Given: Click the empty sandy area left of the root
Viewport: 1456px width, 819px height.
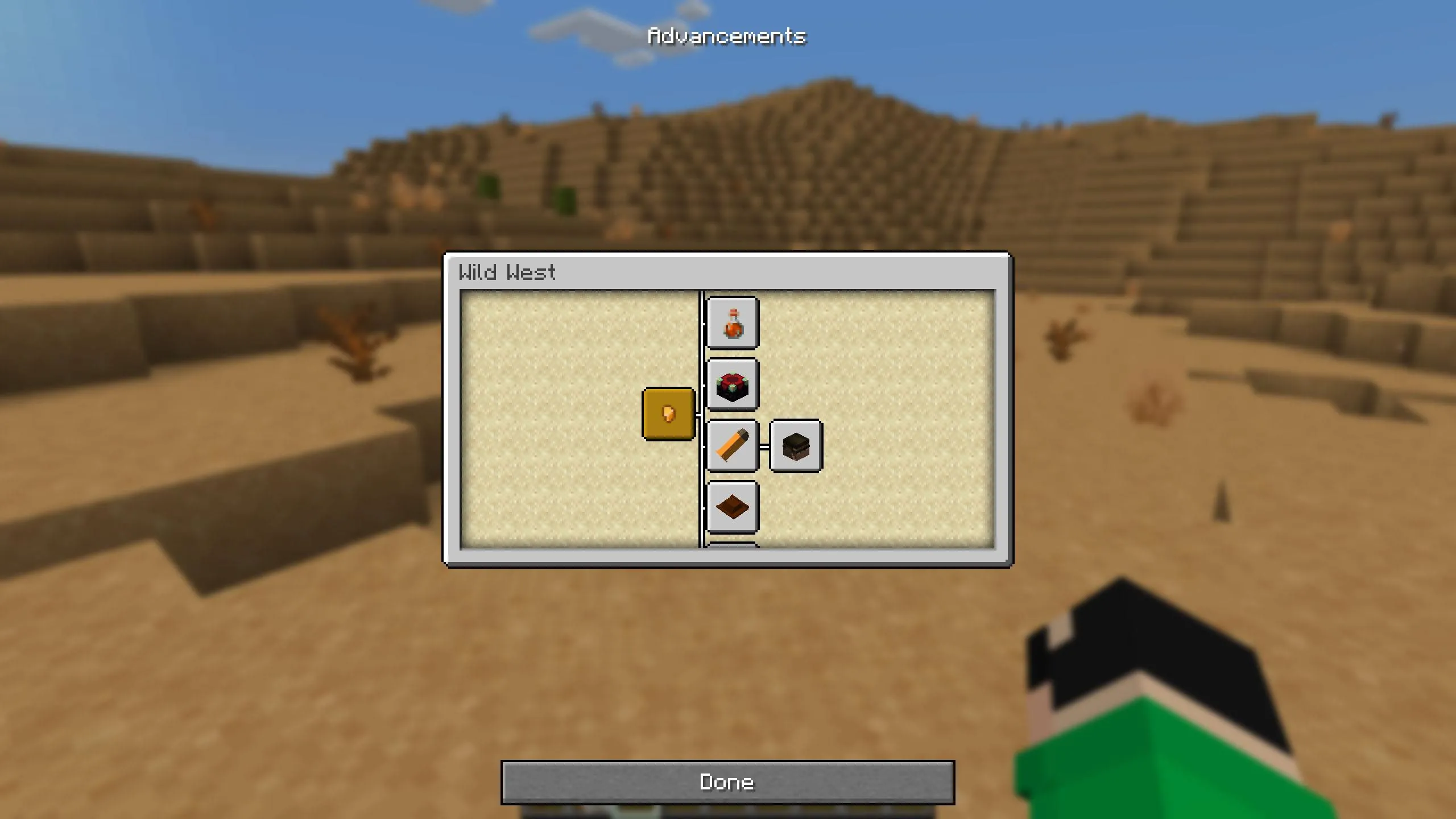Looking at the screenshot, I should tap(569, 415).
